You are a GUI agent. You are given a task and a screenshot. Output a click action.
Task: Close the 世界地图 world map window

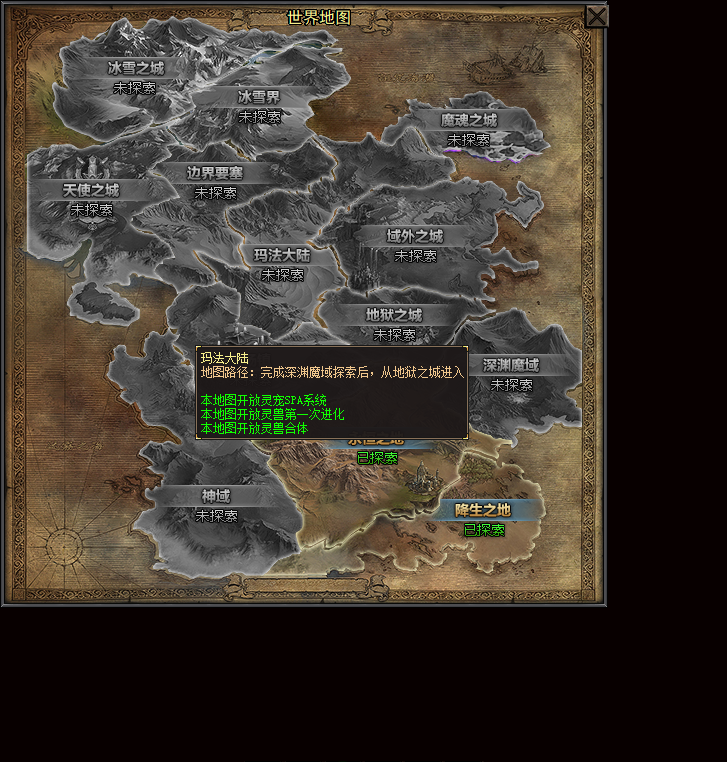[596, 16]
